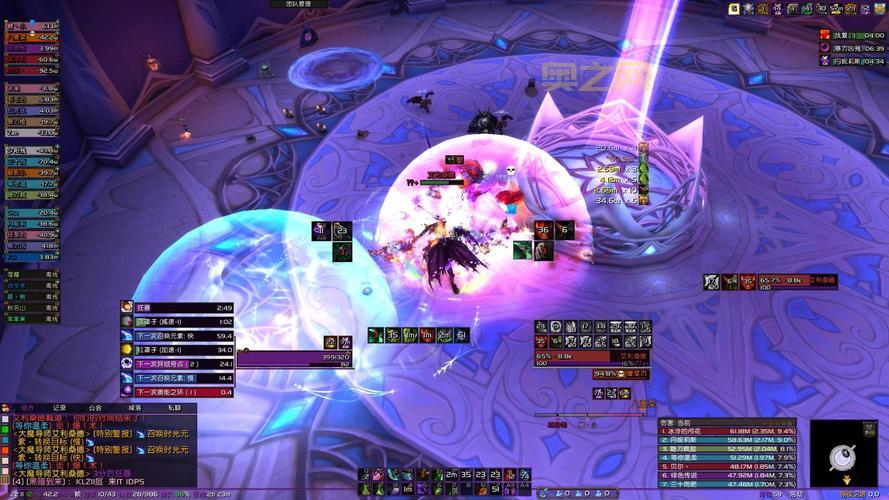
Task: Switch to the 公会 chat tab
Action: coord(95,407)
